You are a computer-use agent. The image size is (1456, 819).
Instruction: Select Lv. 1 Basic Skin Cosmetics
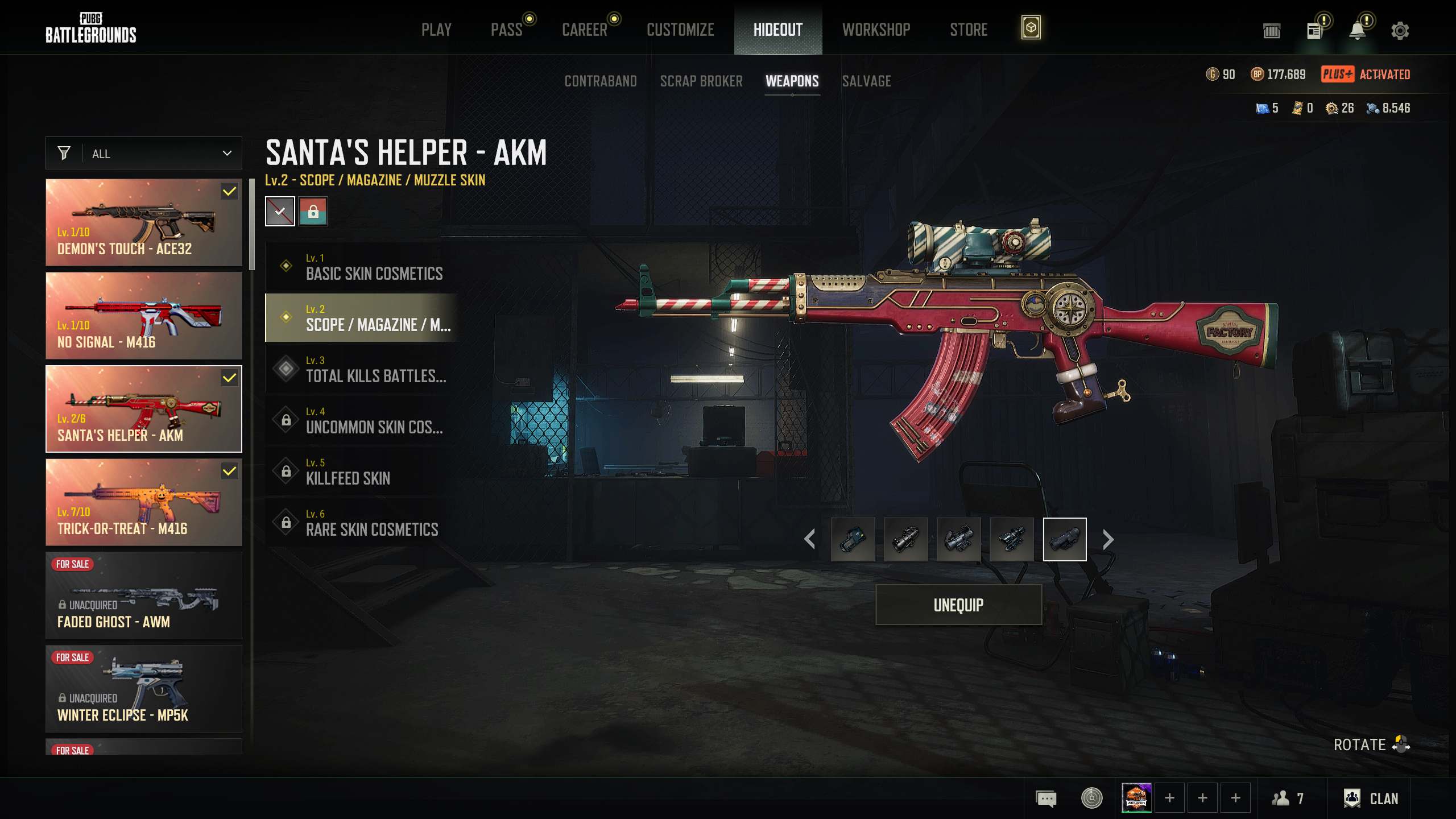362,267
